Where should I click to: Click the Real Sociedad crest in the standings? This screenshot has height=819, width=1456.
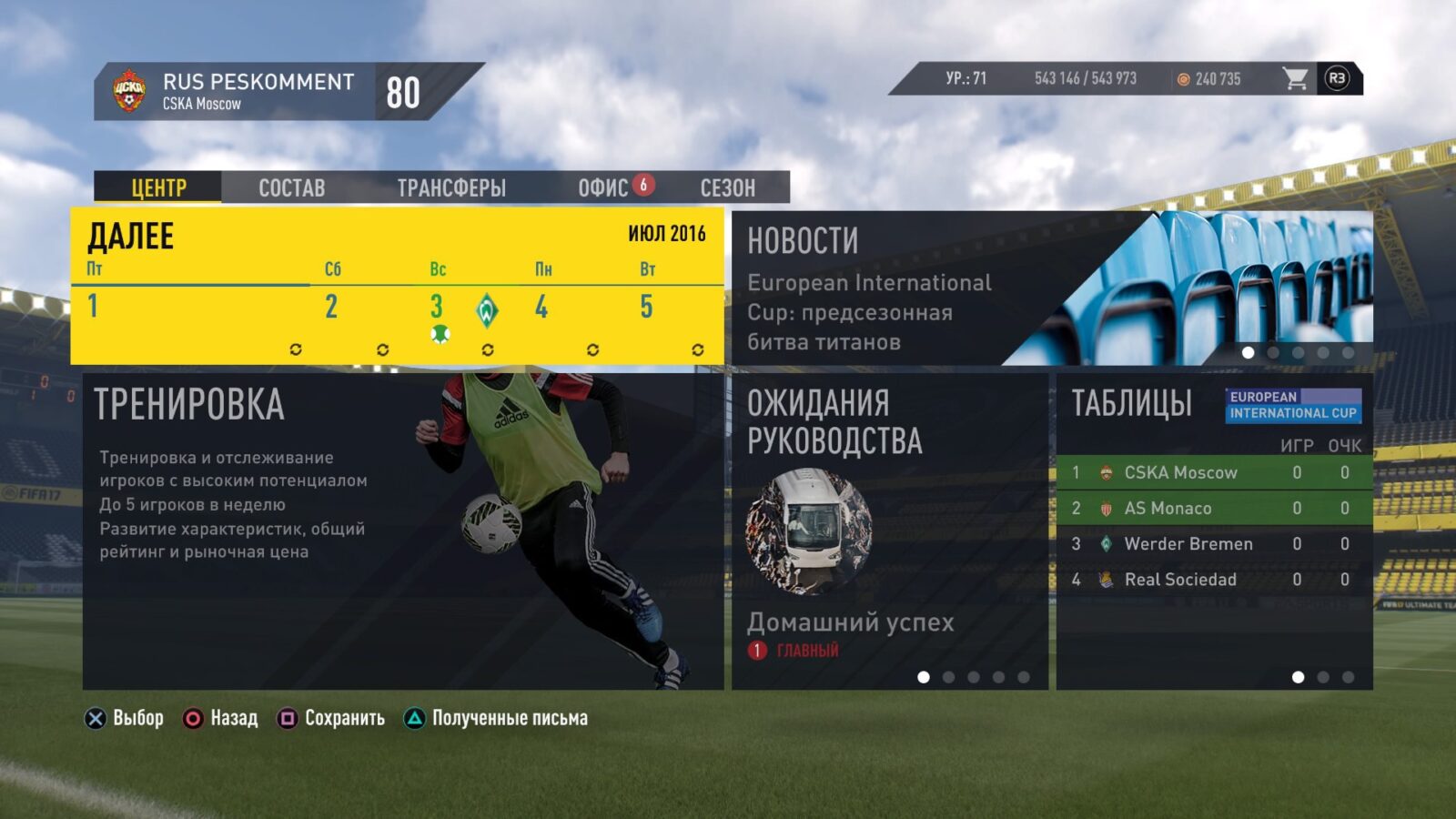tap(1107, 580)
